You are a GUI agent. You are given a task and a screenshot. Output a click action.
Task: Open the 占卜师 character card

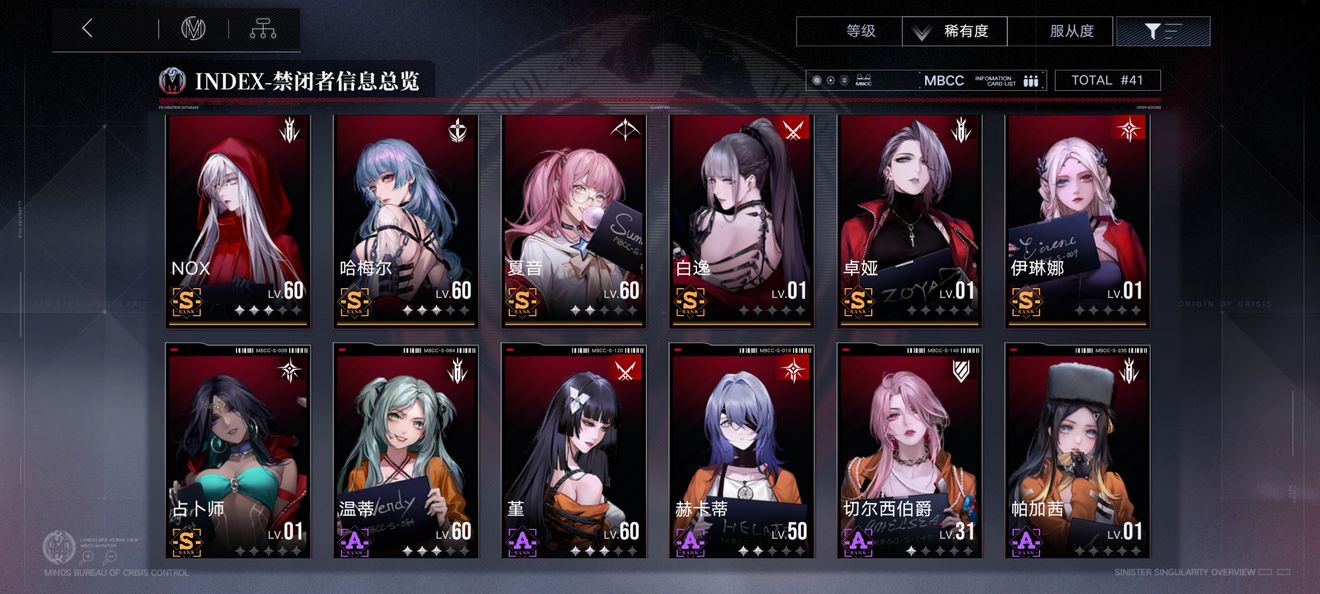238,450
